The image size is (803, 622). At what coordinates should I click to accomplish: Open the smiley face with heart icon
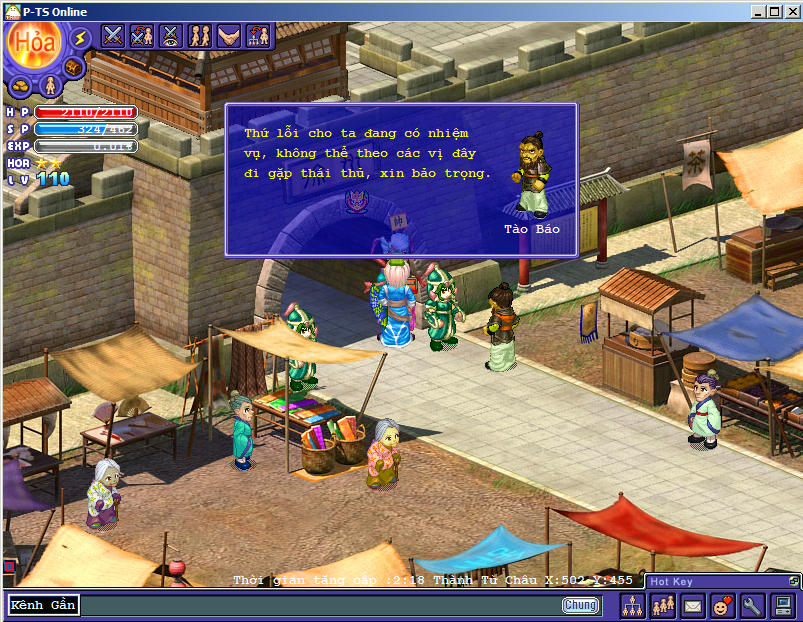coord(722,605)
